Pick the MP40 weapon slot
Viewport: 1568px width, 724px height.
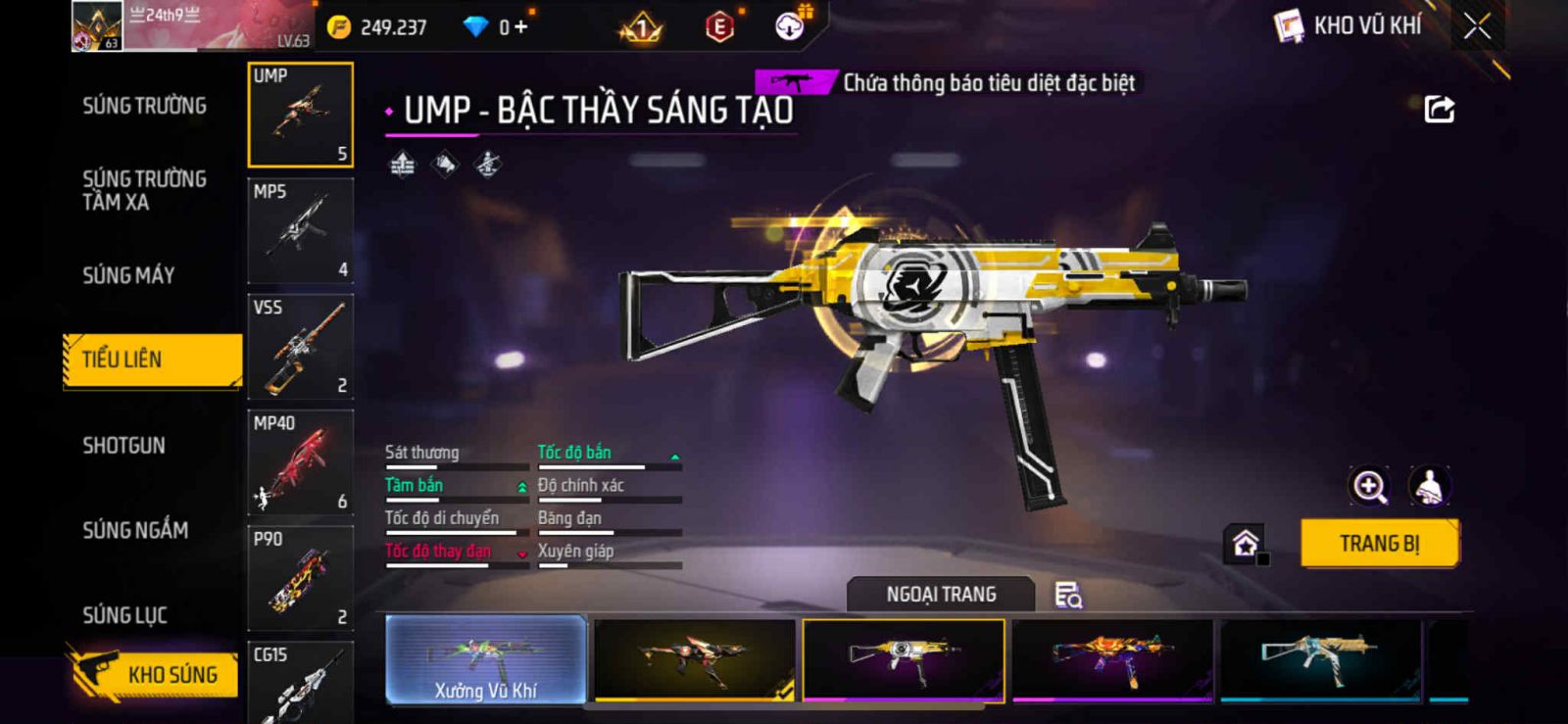tap(300, 462)
